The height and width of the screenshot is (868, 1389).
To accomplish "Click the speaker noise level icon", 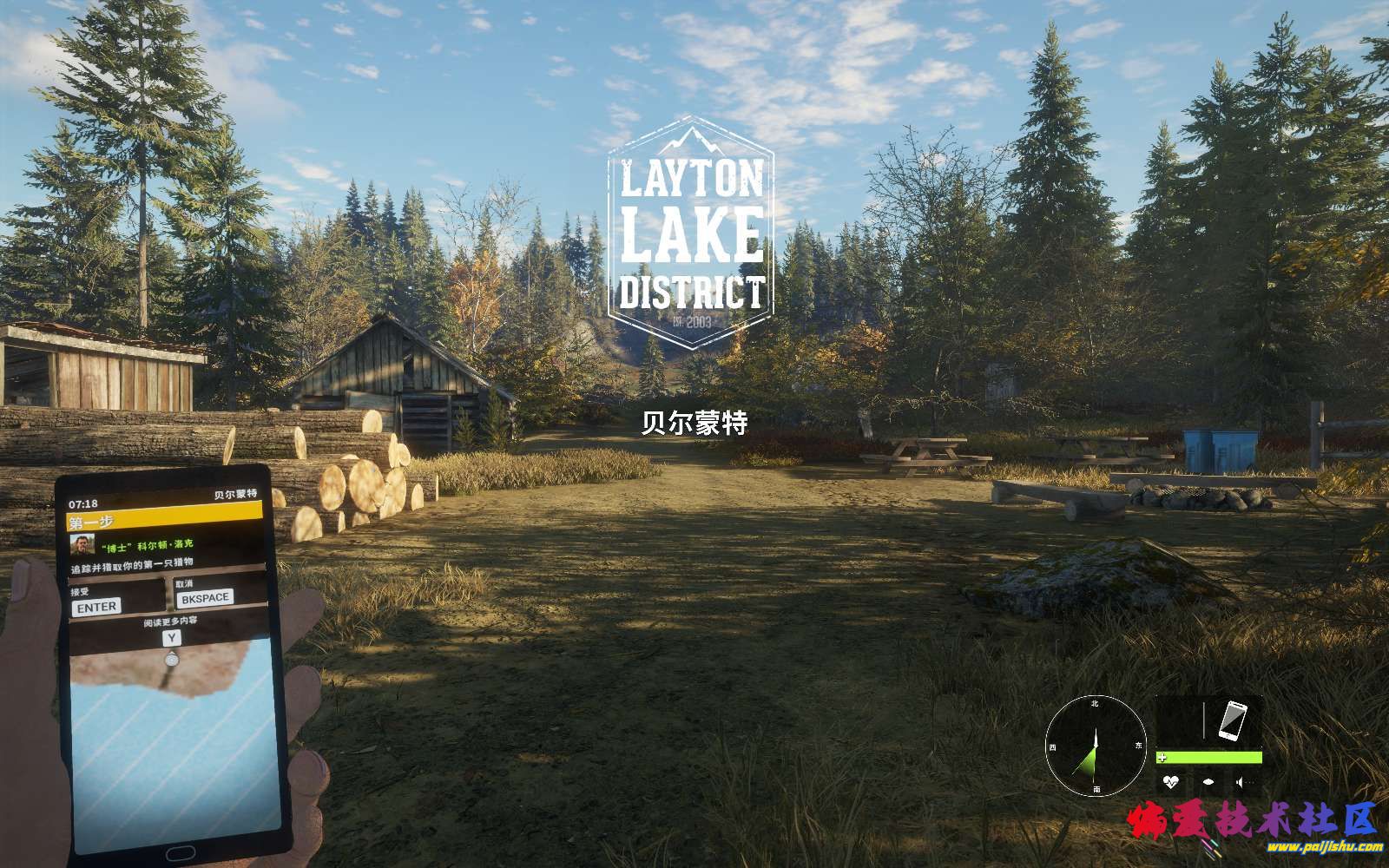I will pyautogui.click(x=1241, y=782).
